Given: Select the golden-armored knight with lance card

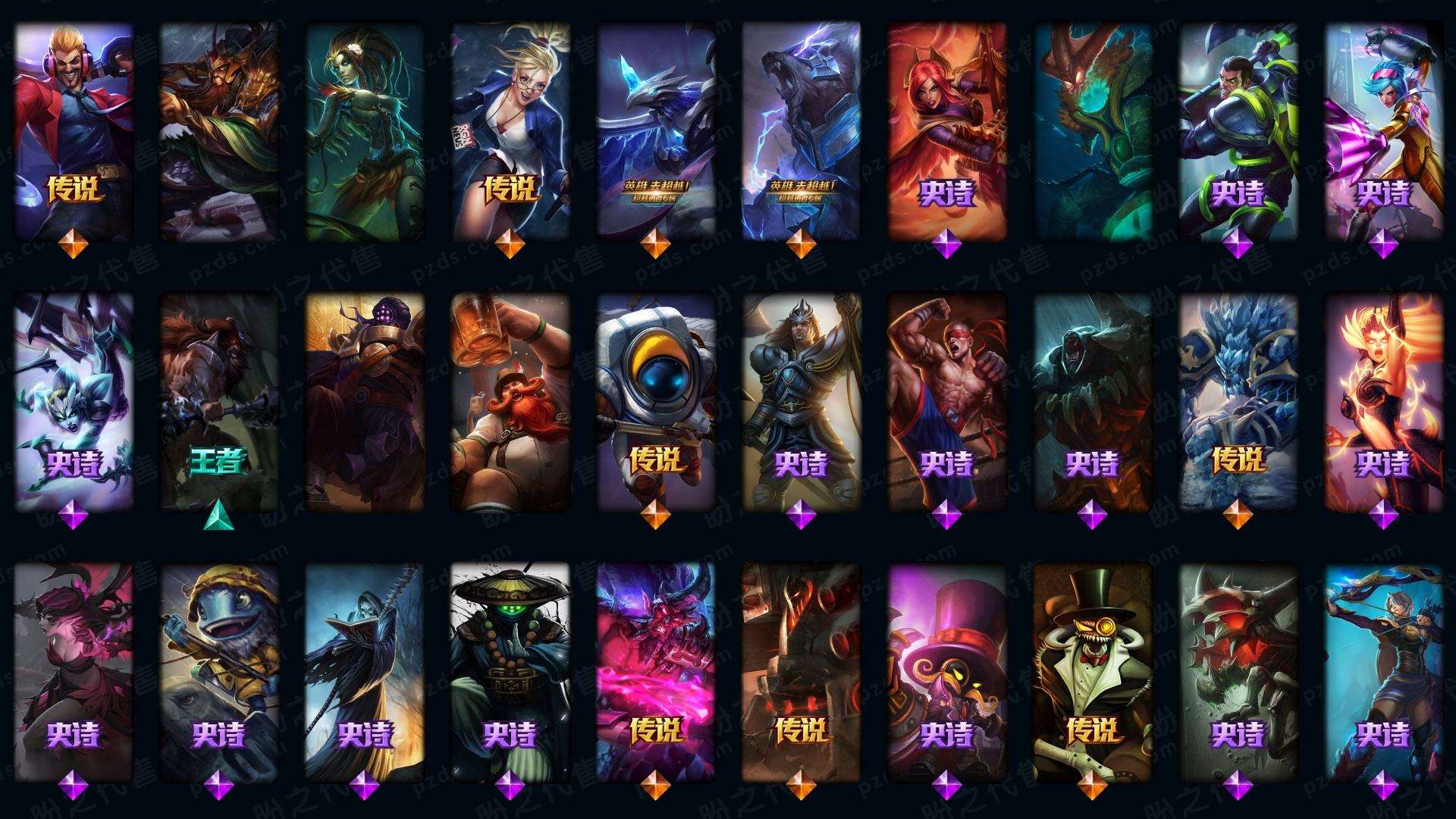Looking at the screenshot, I should pyautogui.click(x=801, y=402).
